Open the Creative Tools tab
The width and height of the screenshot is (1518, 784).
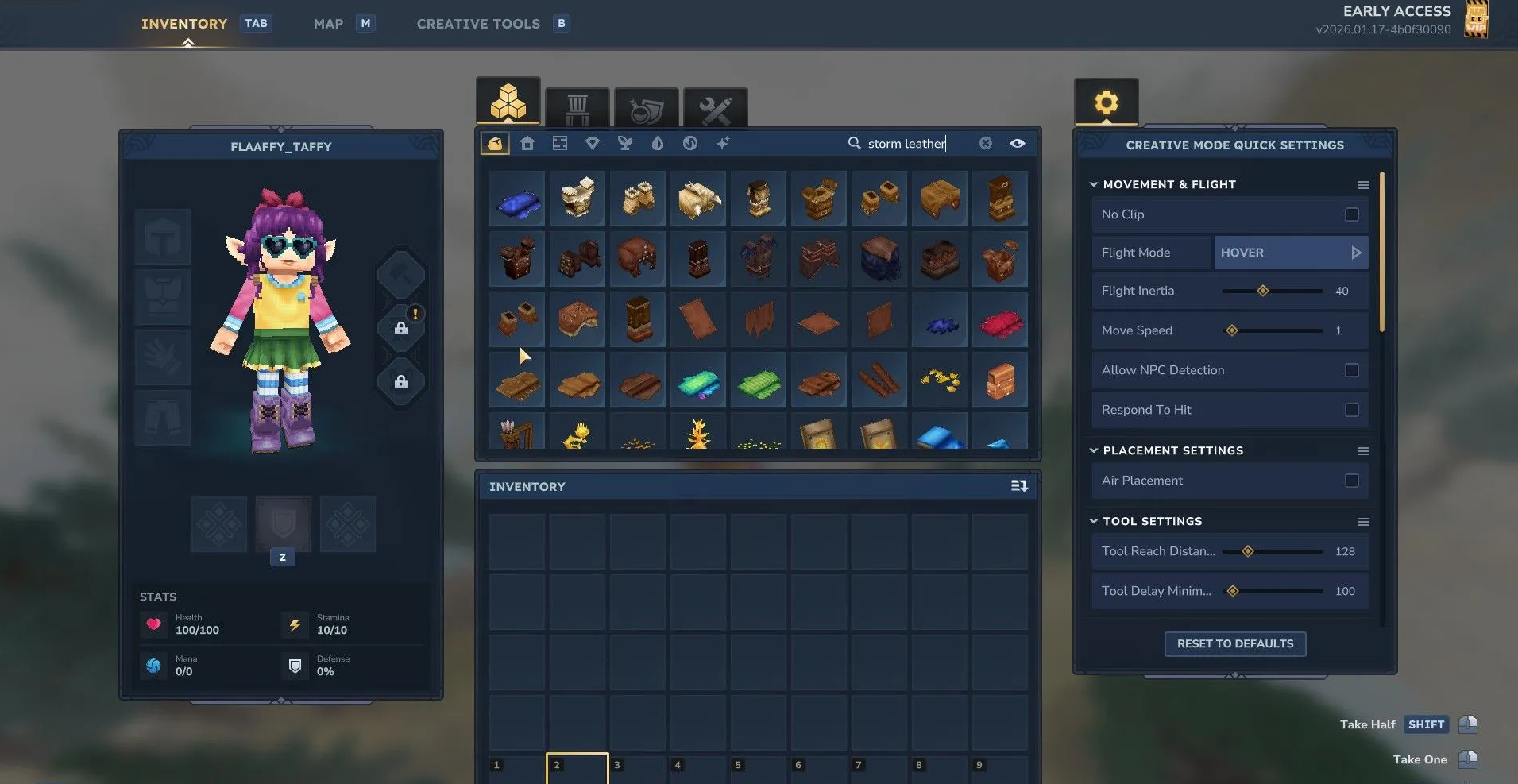[x=478, y=24]
